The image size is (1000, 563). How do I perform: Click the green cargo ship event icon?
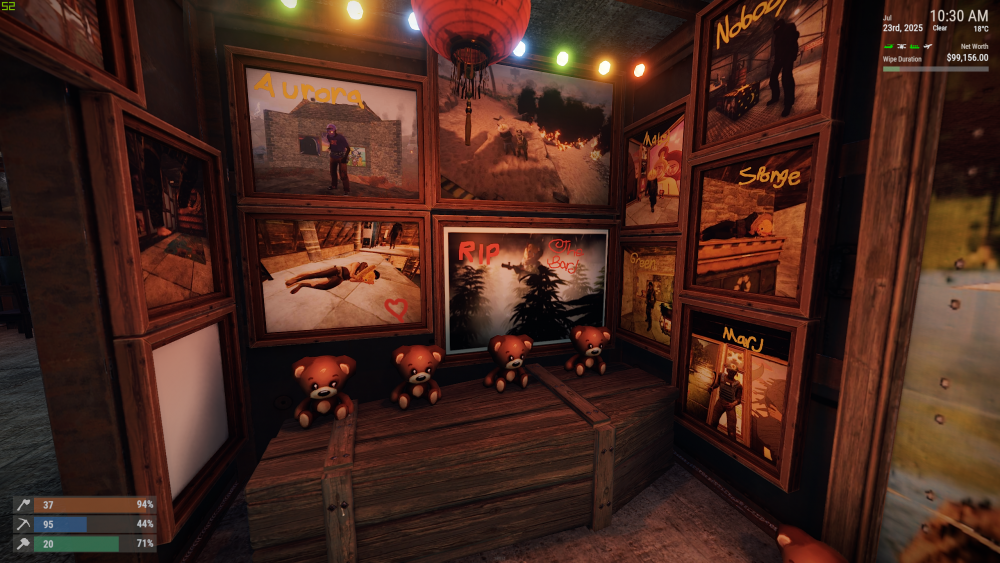[x=914, y=46]
